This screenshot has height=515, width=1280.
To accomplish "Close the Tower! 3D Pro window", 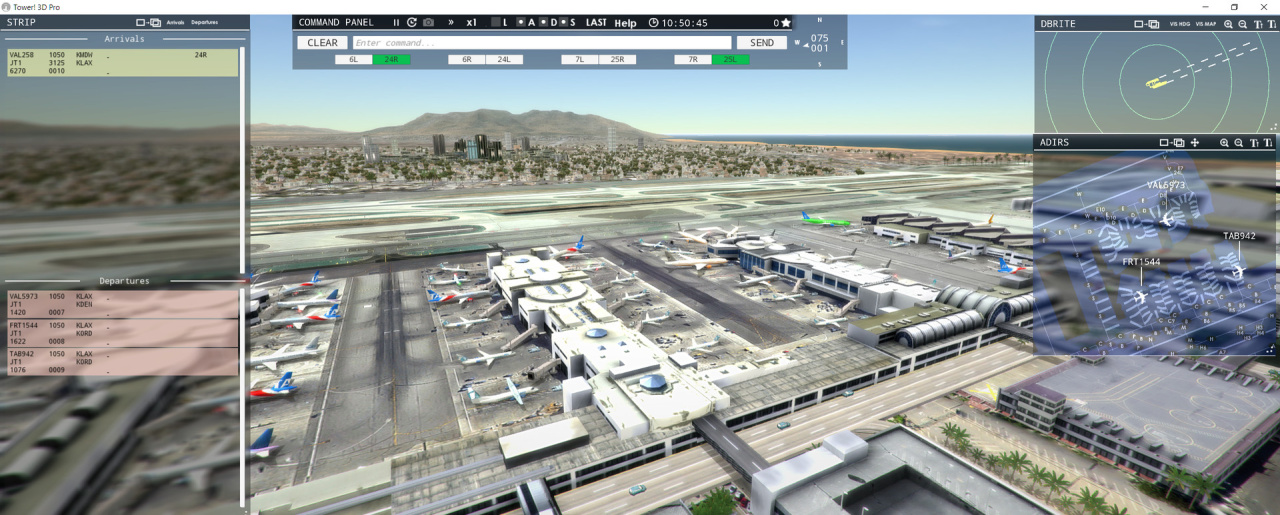I will click(x=1262, y=6).
